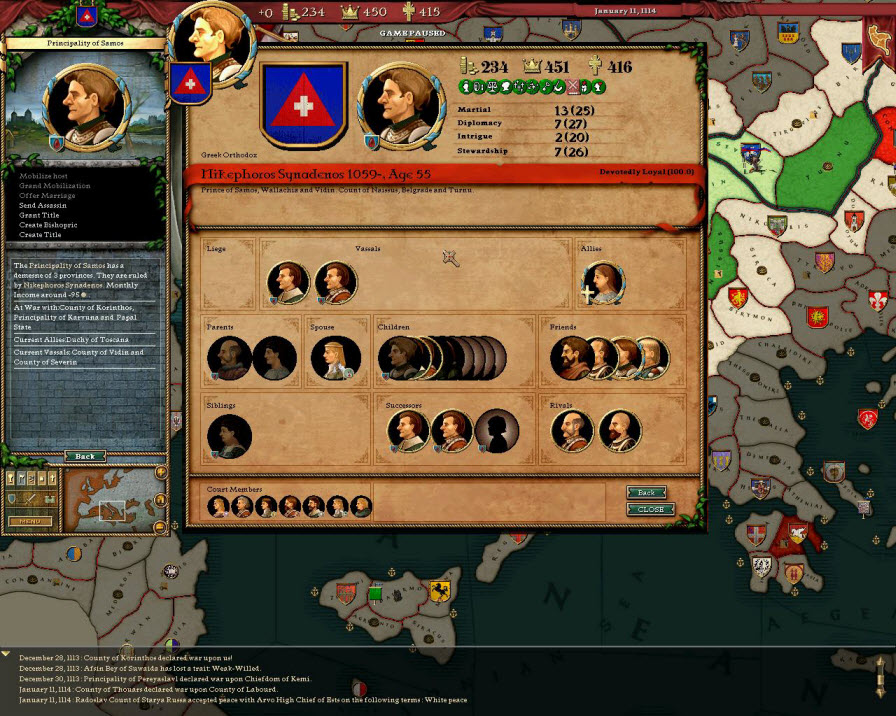The height and width of the screenshot is (716, 896).
Task: View the spouse portrait
Action: point(335,358)
